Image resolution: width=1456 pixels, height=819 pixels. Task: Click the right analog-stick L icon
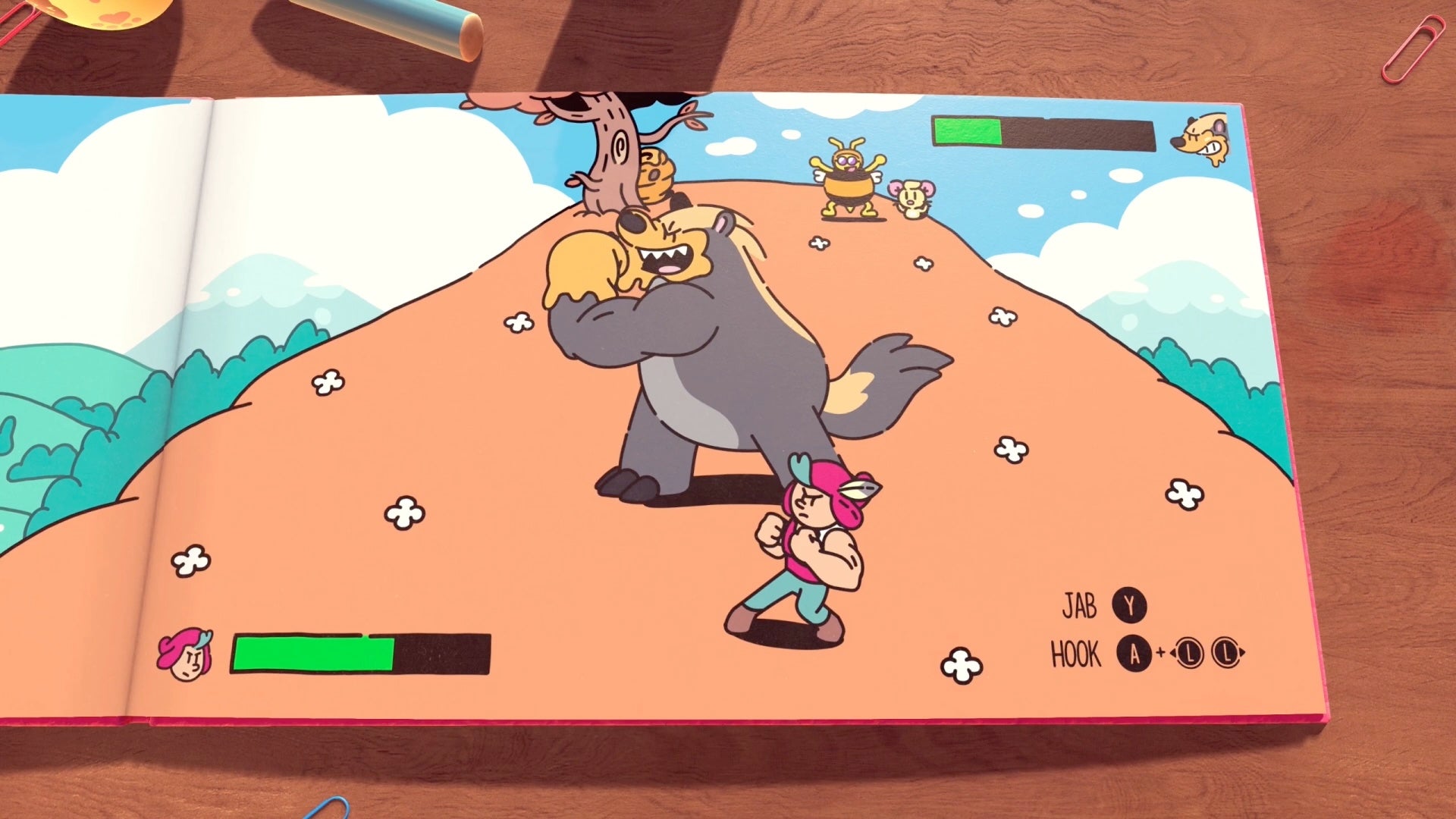(1227, 652)
